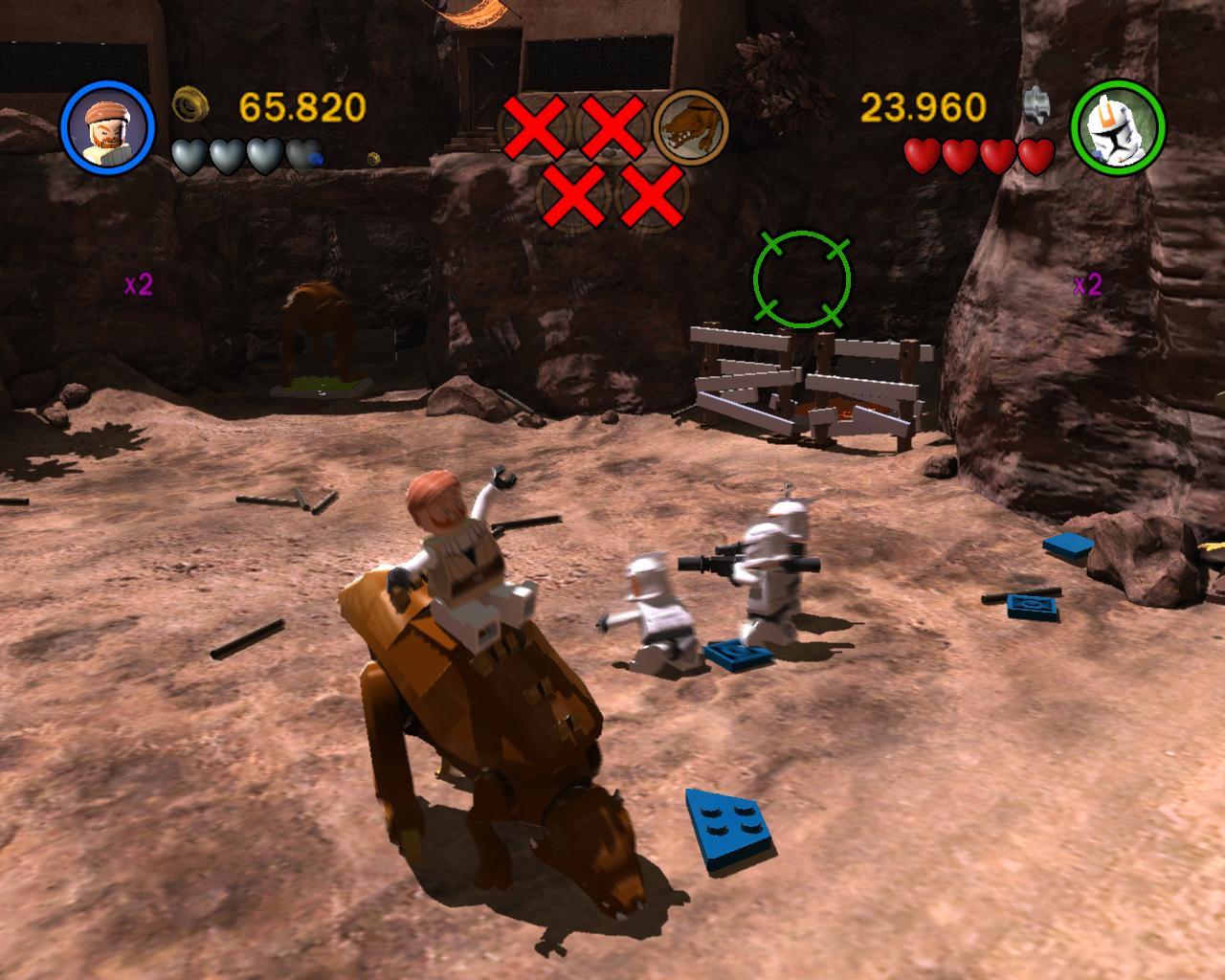The height and width of the screenshot is (980, 1225).
Task: Click the green targeting reticle
Action: click(802, 278)
